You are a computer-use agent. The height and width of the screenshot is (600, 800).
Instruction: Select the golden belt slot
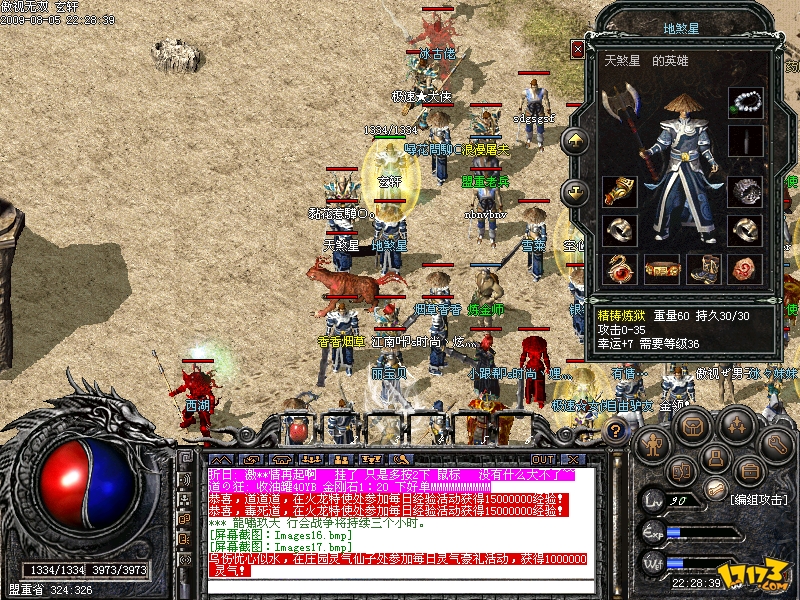point(661,268)
